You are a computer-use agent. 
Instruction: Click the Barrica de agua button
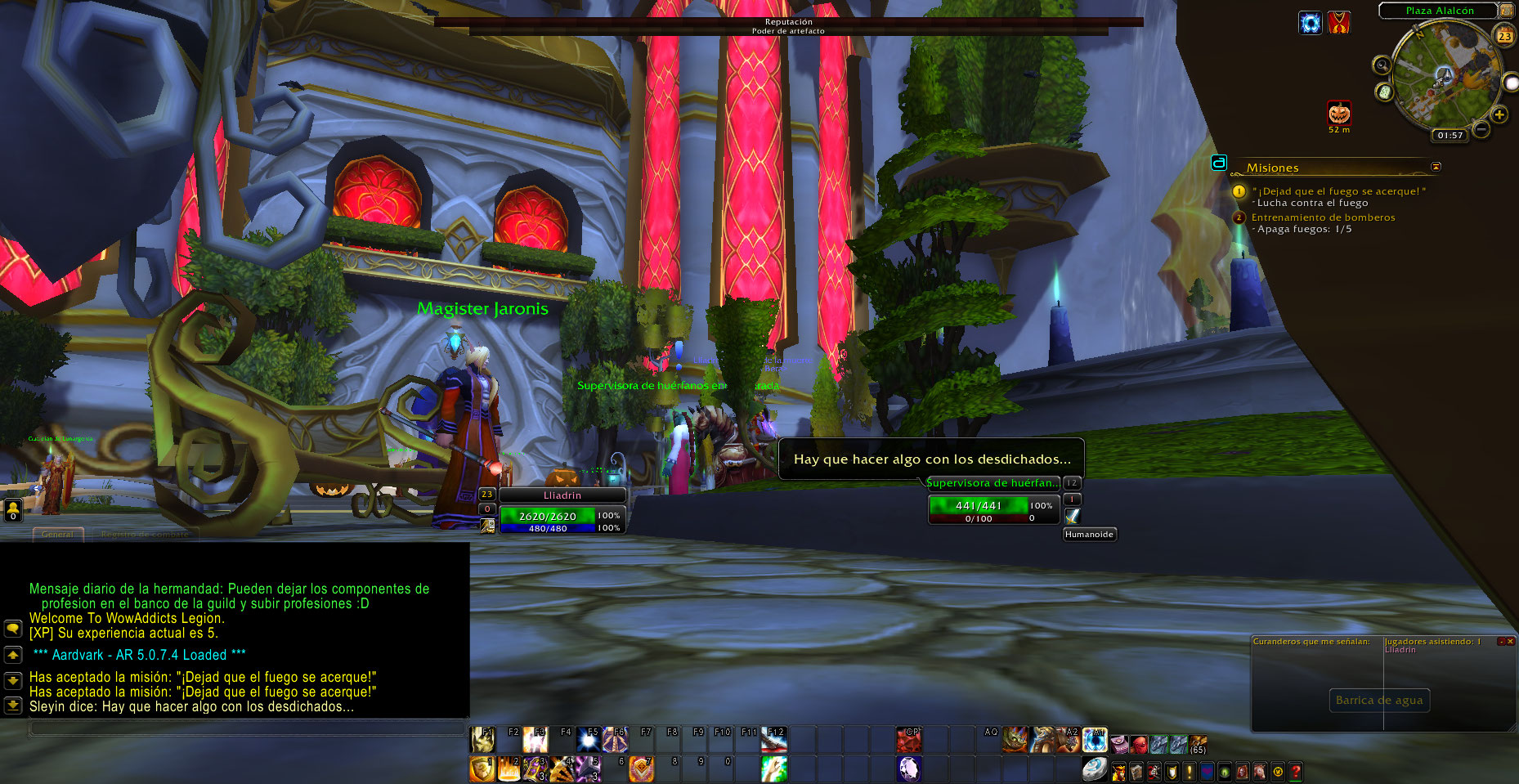[1378, 700]
